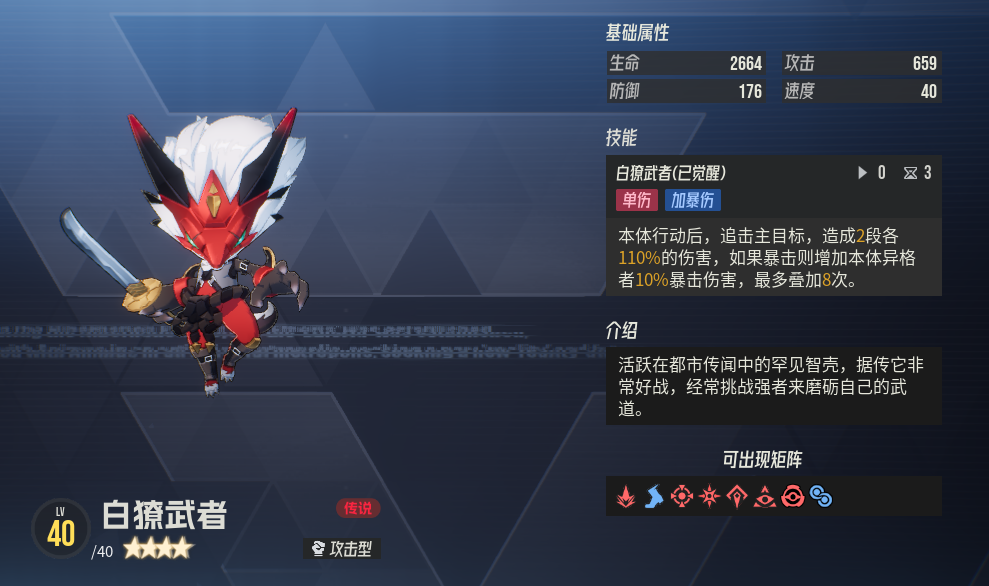Click the red triangle eye matrix icon
Screen dimensions: 989x586
[766, 496]
